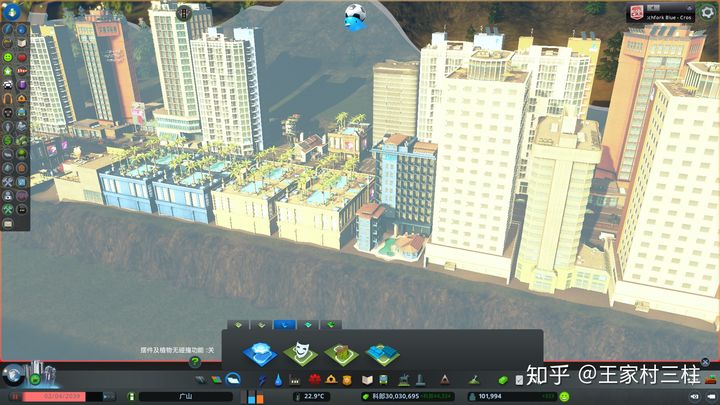
Task: Pick the beach tourism specialization
Action: click(x=382, y=352)
